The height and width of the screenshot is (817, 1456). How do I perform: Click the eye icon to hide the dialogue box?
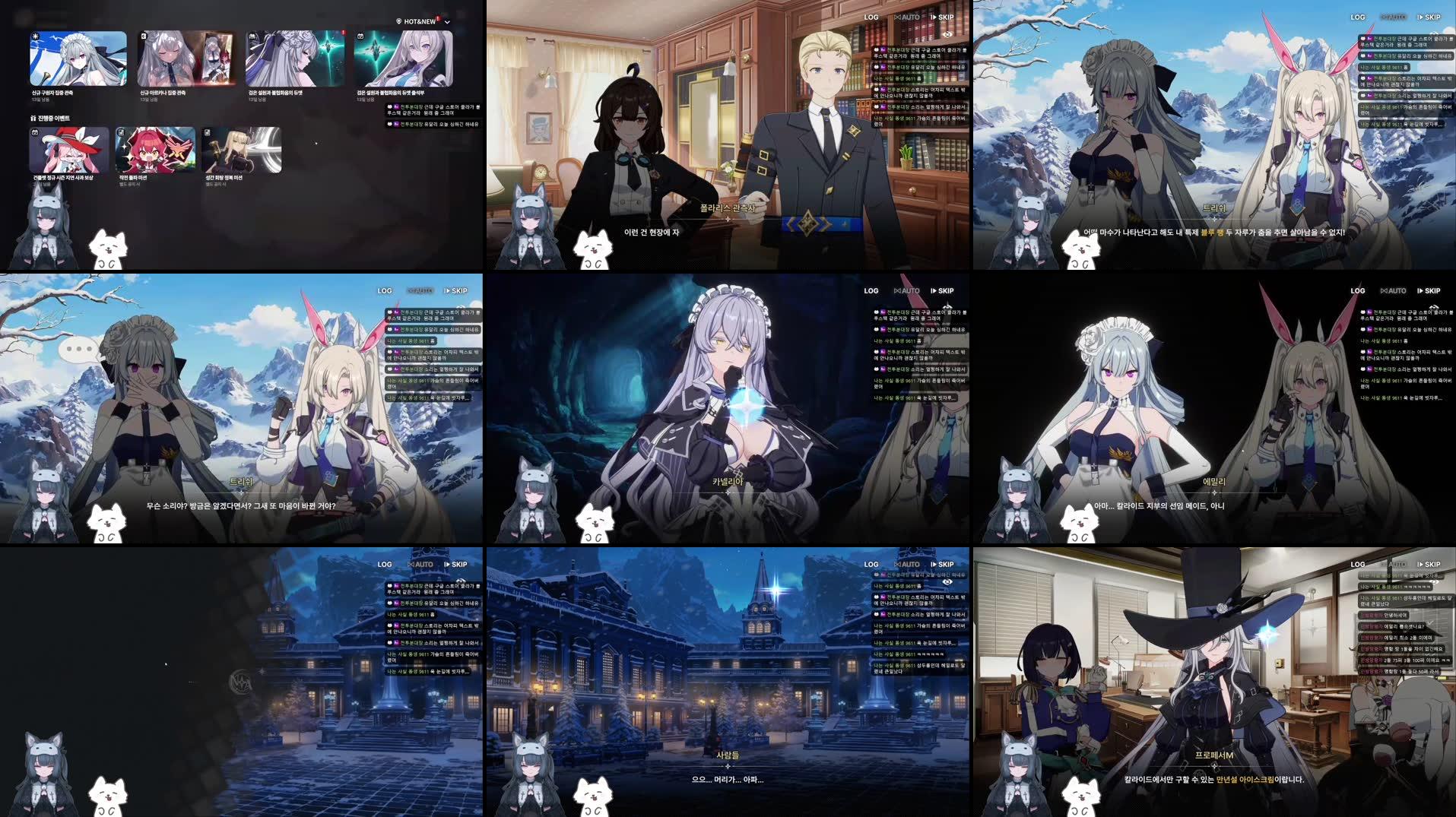(x=948, y=34)
